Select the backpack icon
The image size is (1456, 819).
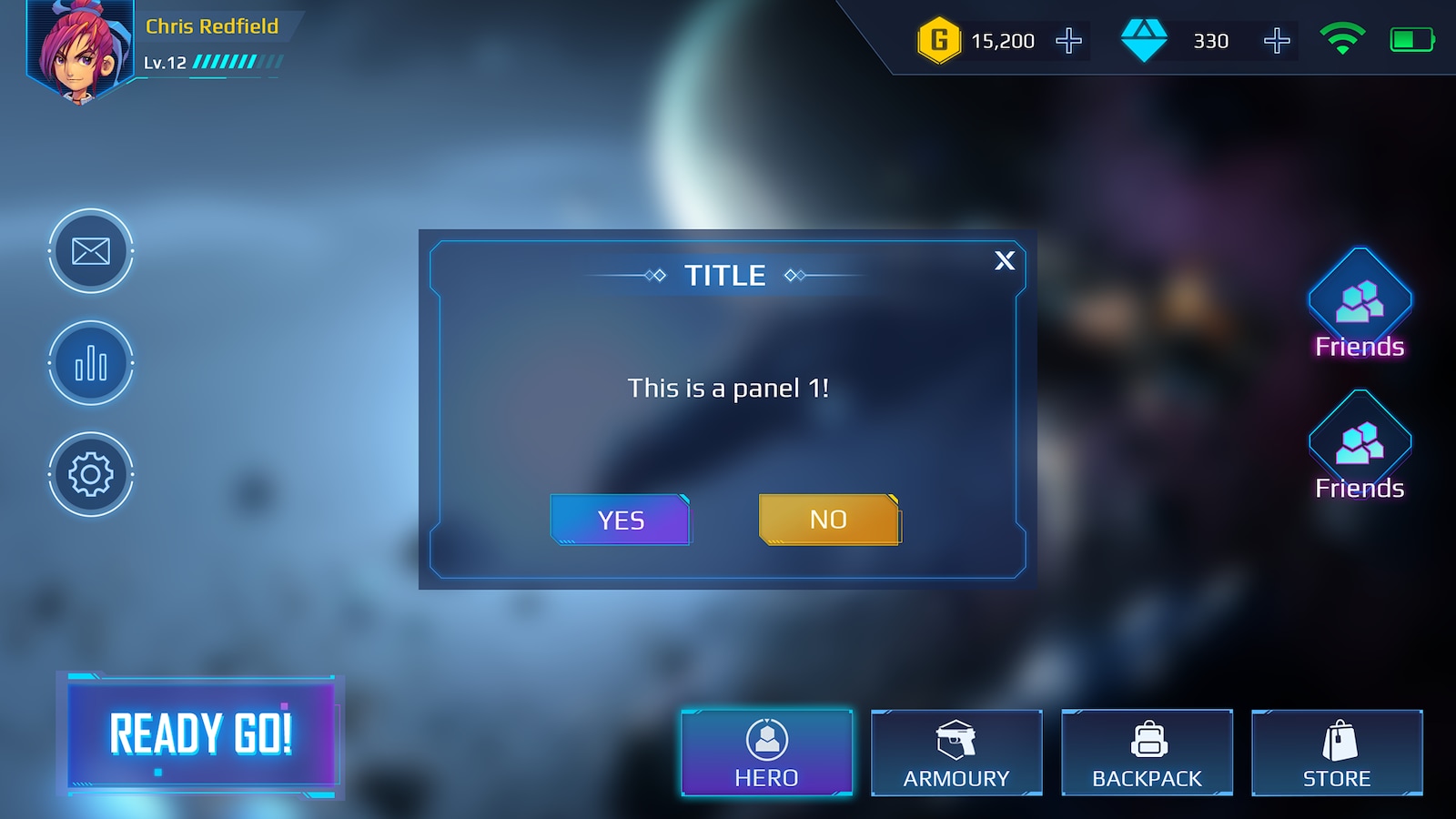click(1147, 739)
